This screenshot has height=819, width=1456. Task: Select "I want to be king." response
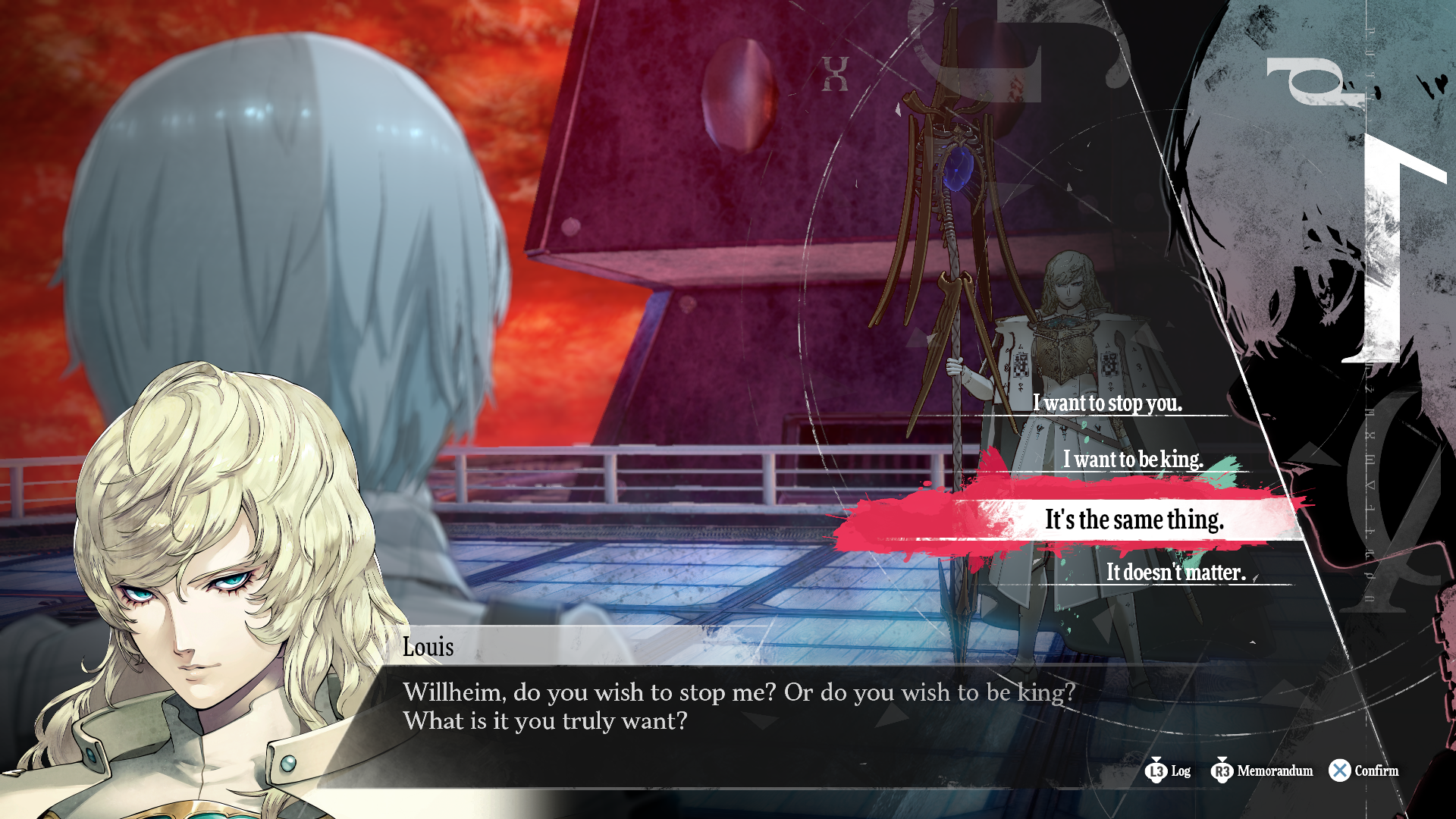(1133, 459)
